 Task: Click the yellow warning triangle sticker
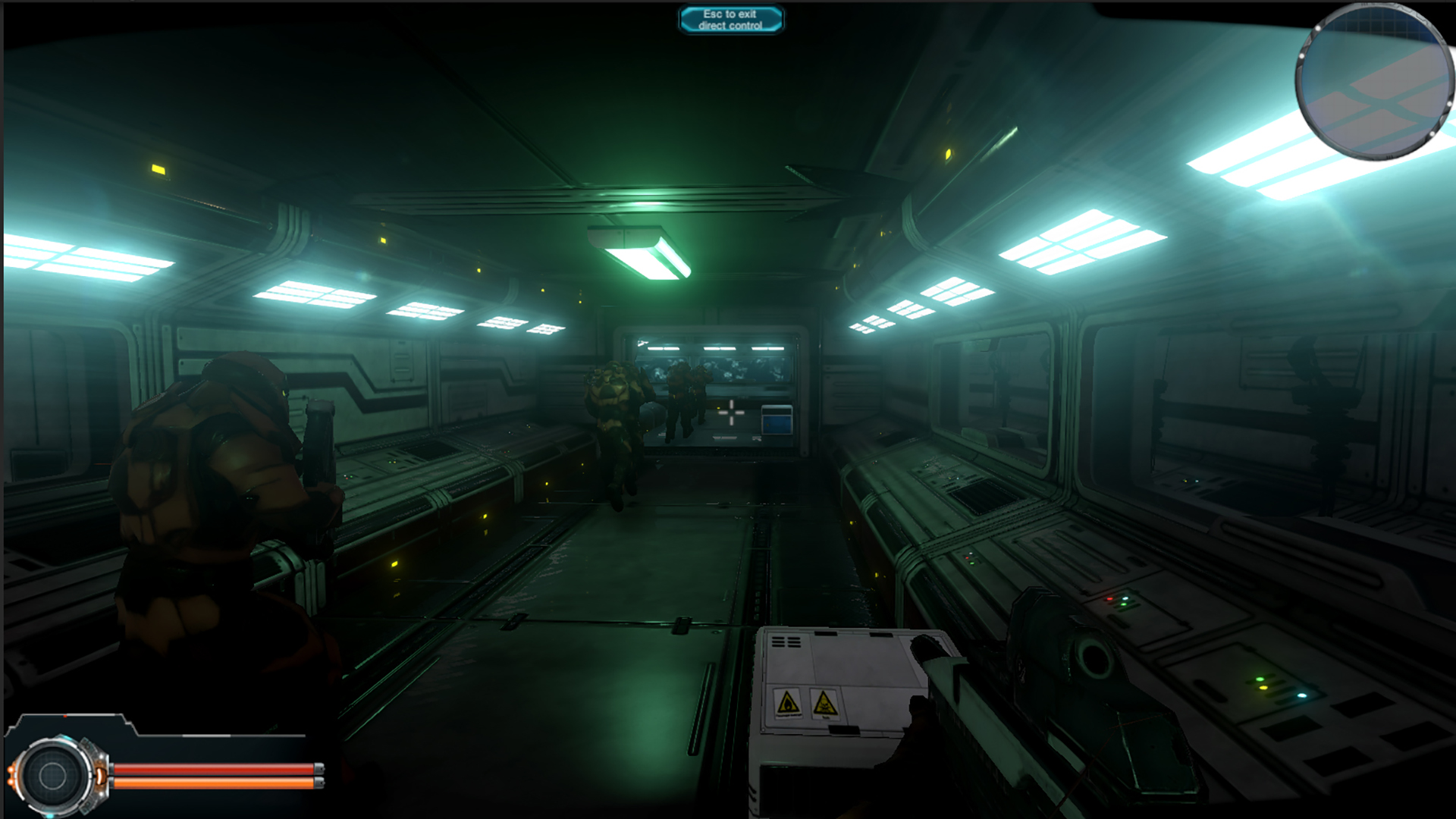click(x=788, y=702)
